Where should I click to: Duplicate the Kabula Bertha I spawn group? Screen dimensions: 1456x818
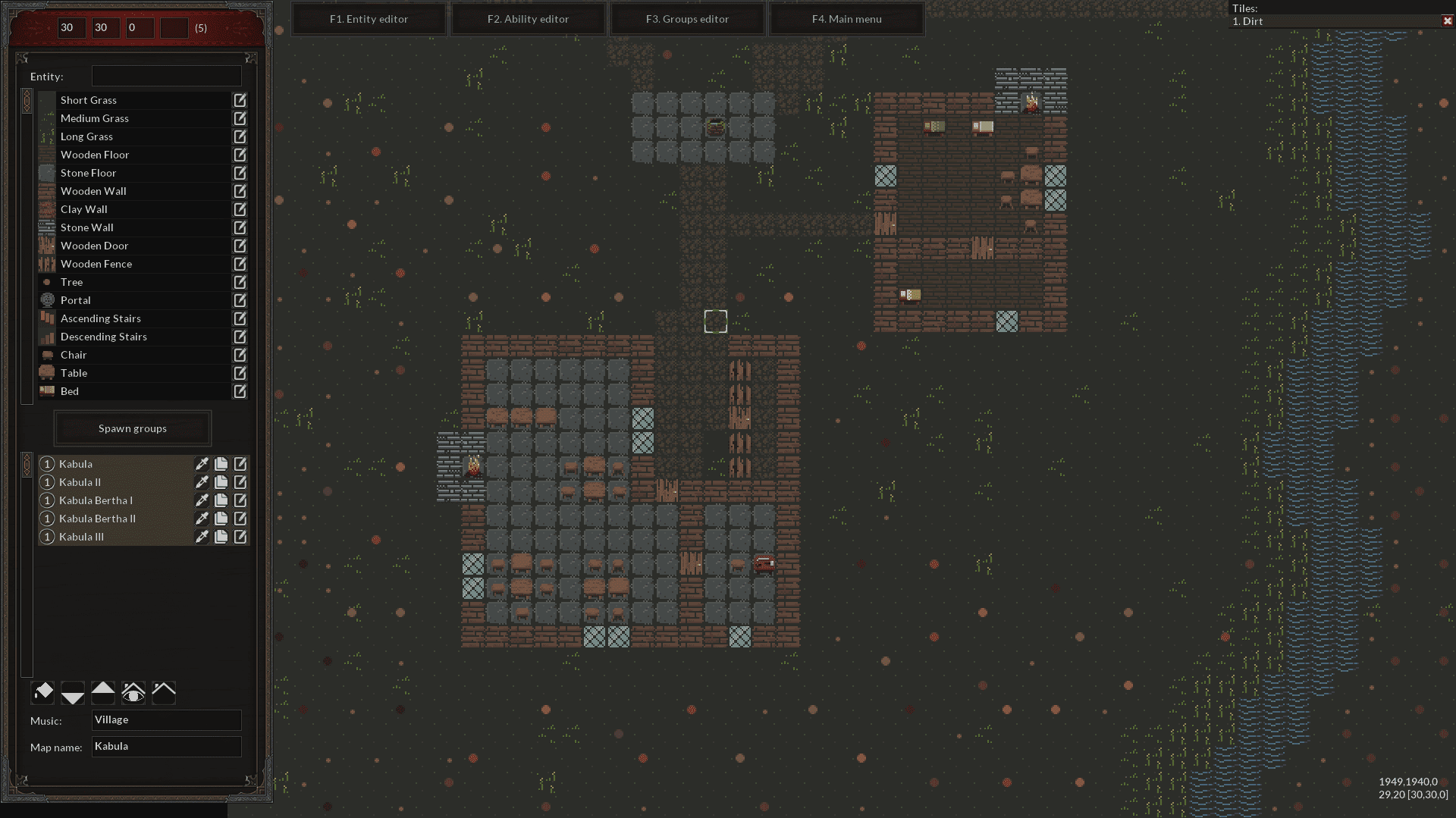pyautogui.click(x=221, y=500)
